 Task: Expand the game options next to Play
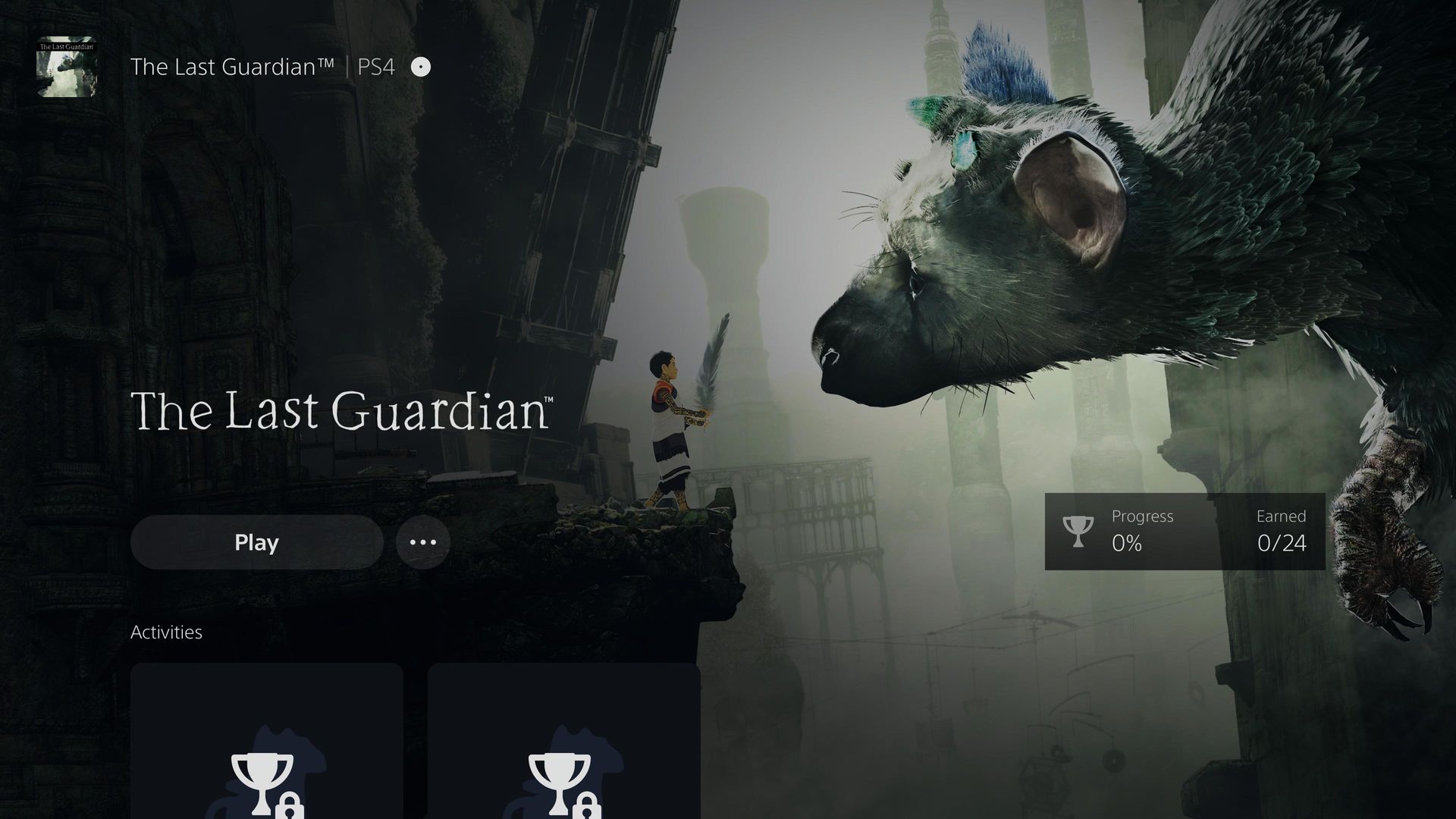(422, 541)
